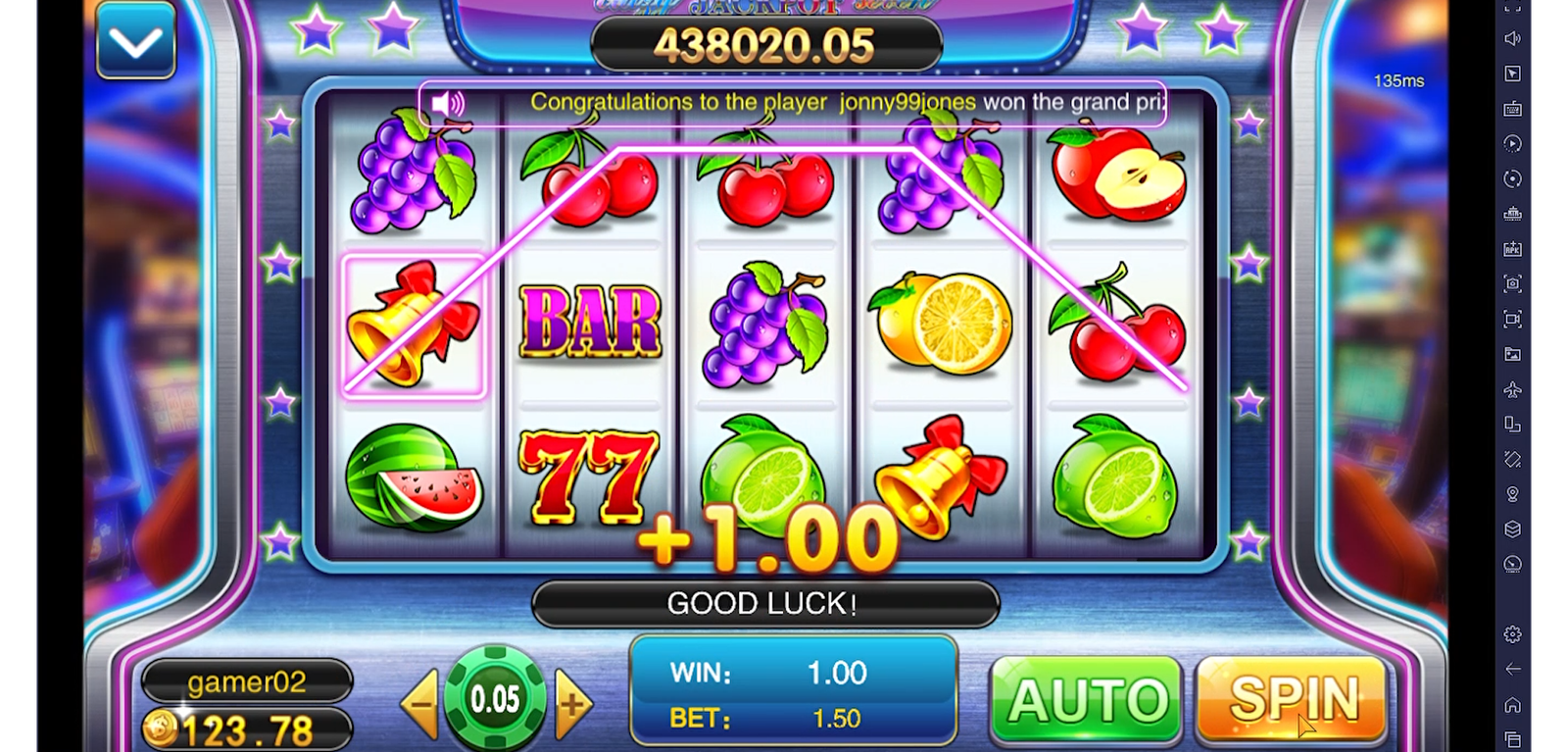Activate the green AUTO spin button
Image resolution: width=1568 pixels, height=752 pixels.
tap(1087, 700)
